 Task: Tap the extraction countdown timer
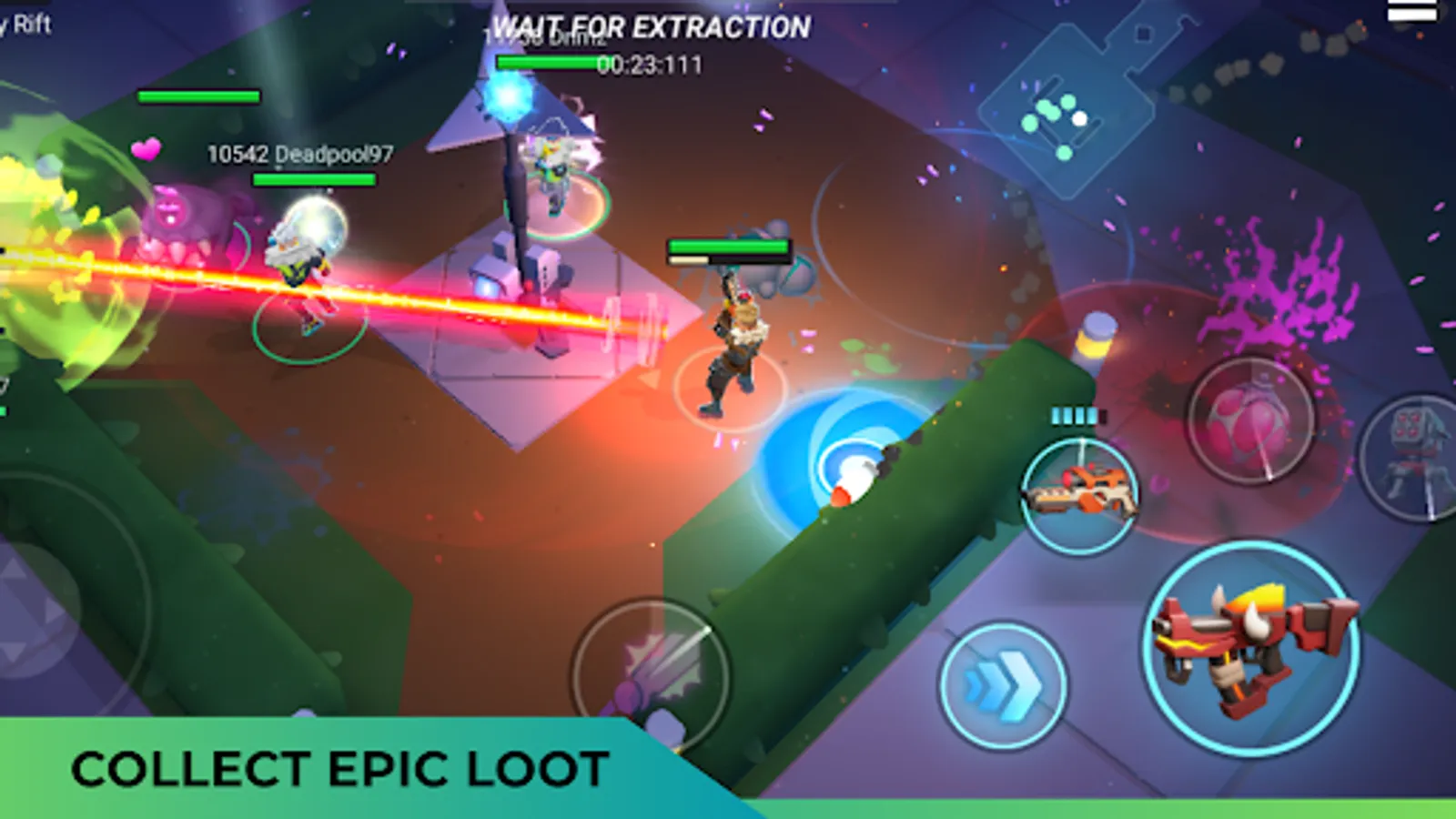[x=648, y=65]
